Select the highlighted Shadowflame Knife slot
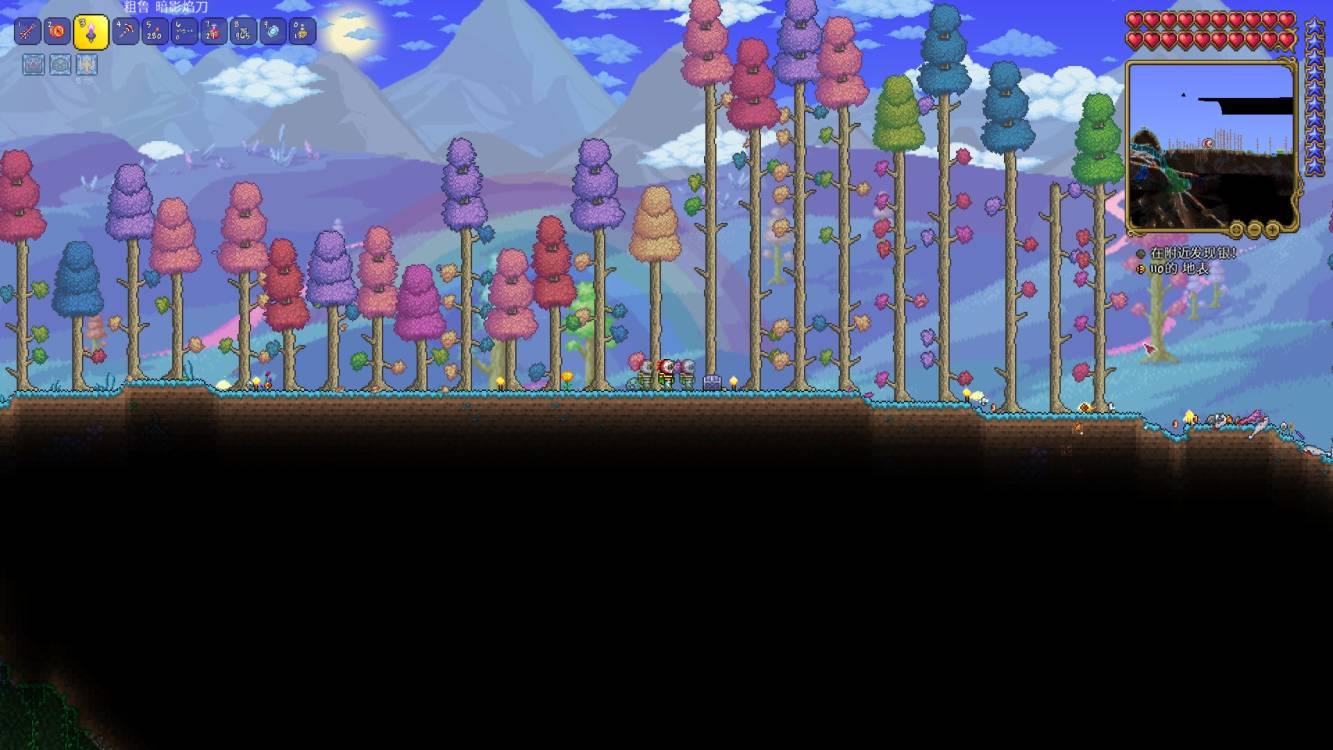Image resolution: width=1333 pixels, height=750 pixels. pos(91,33)
